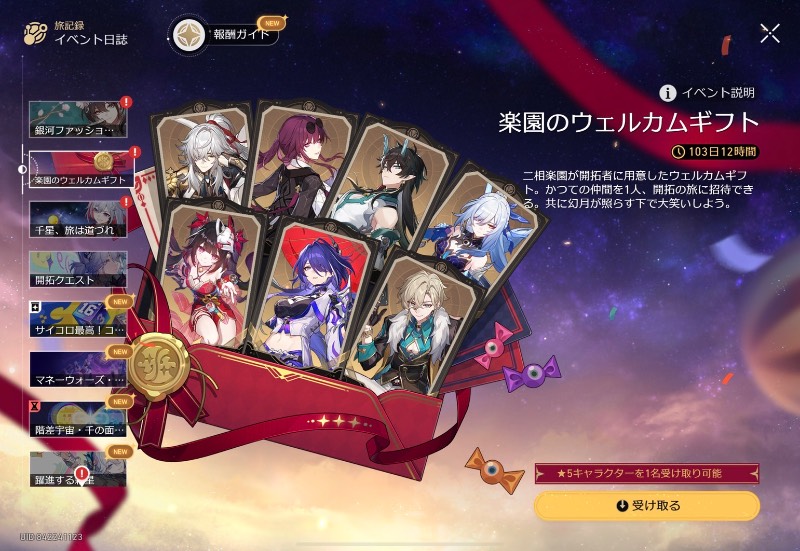The width and height of the screenshot is (800, 551).
Task: Claim the gift with 受け取る button
Action: (646, 506)
